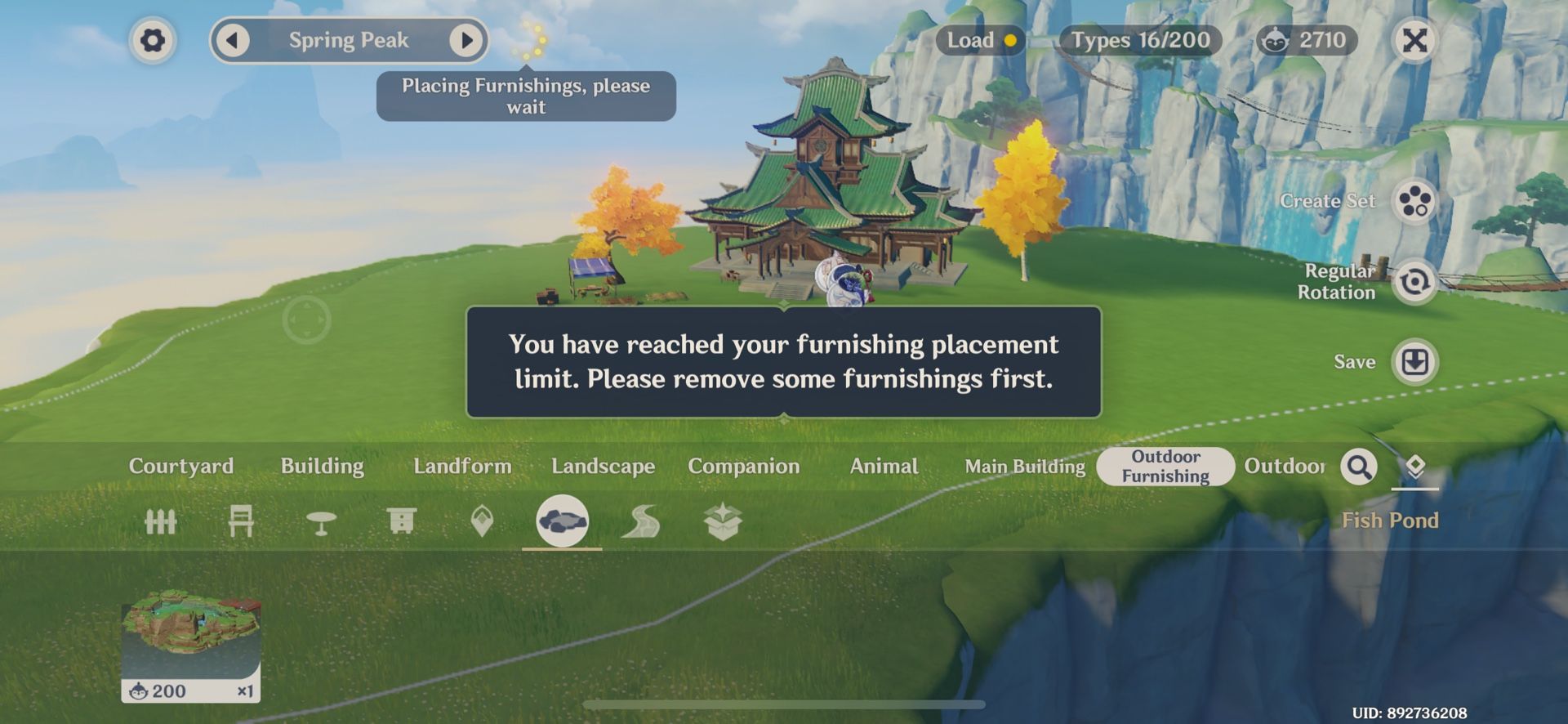Select the rock subcategory icon
This screenshot has height=724, width=1568.
click(x=563, y=523)
